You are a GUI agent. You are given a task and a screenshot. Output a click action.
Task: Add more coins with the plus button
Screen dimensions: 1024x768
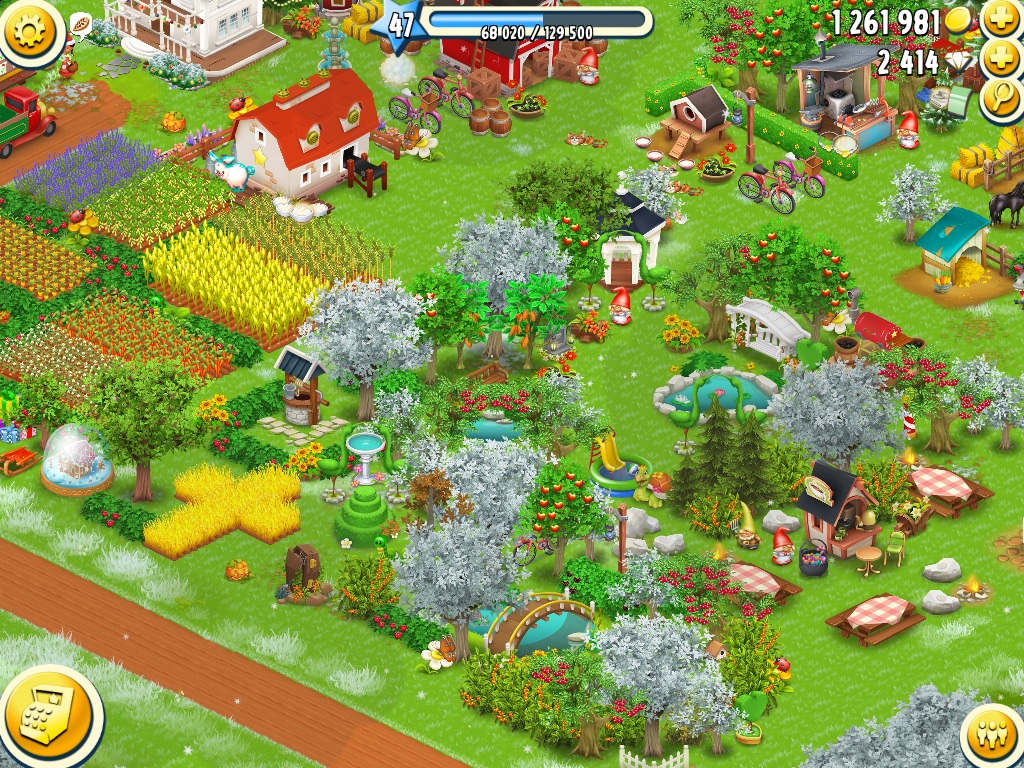(x=1000, y=20)
